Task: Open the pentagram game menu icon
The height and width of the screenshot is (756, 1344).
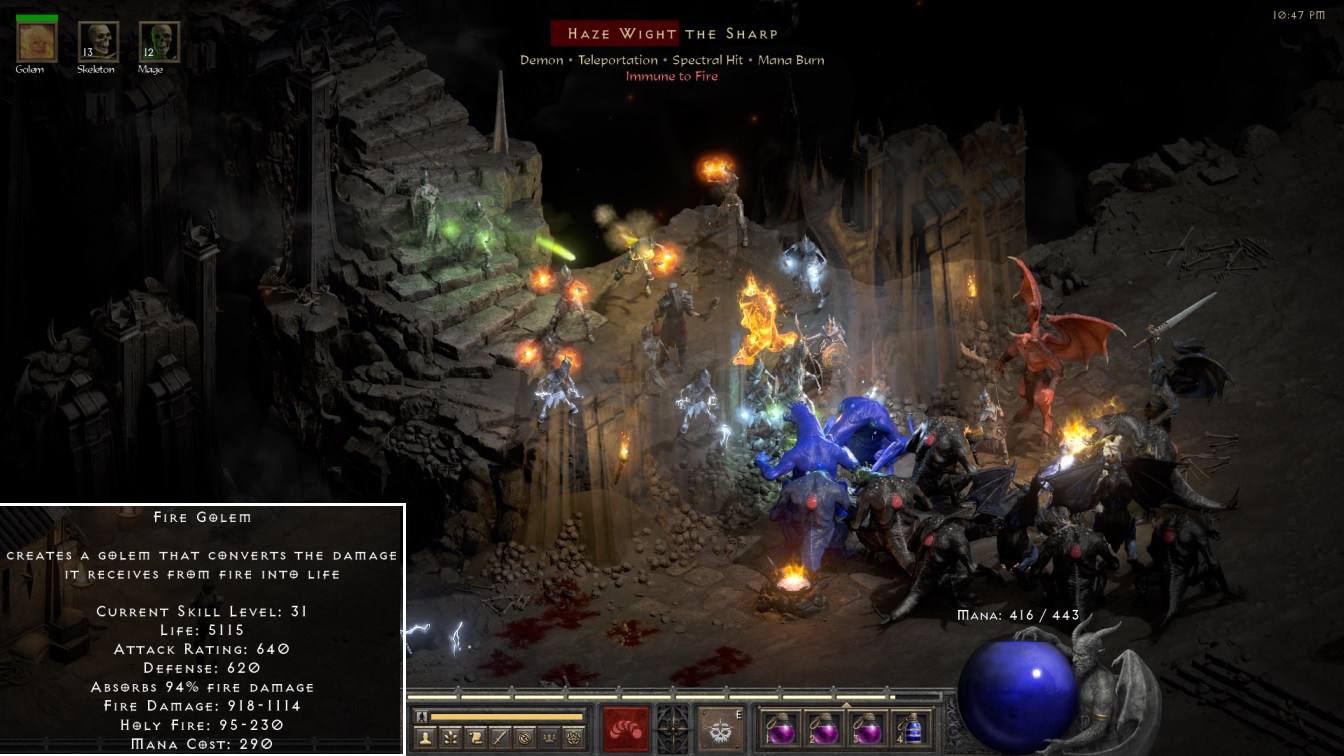Action: [575, 739]
